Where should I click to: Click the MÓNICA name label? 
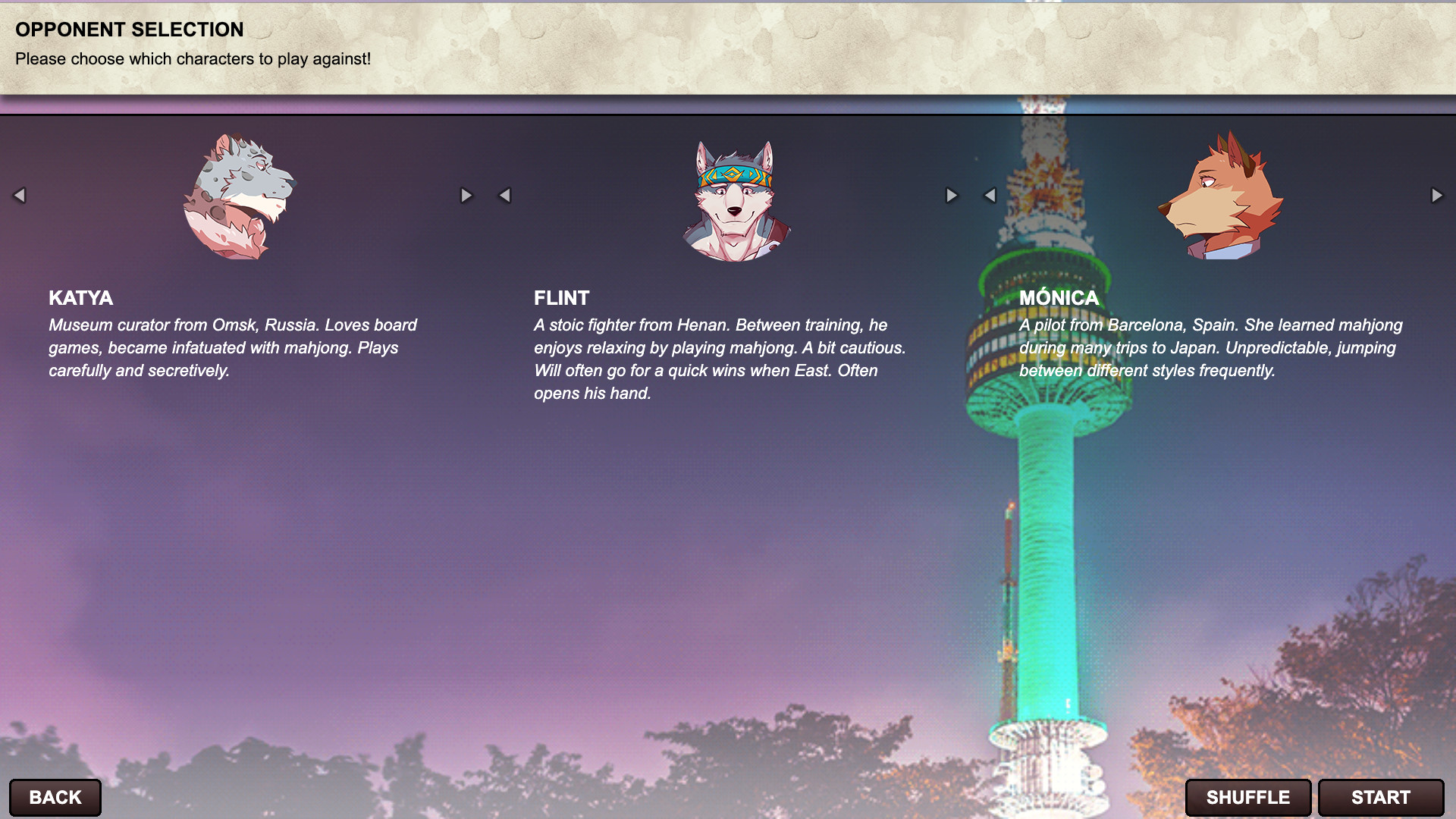1060,299
